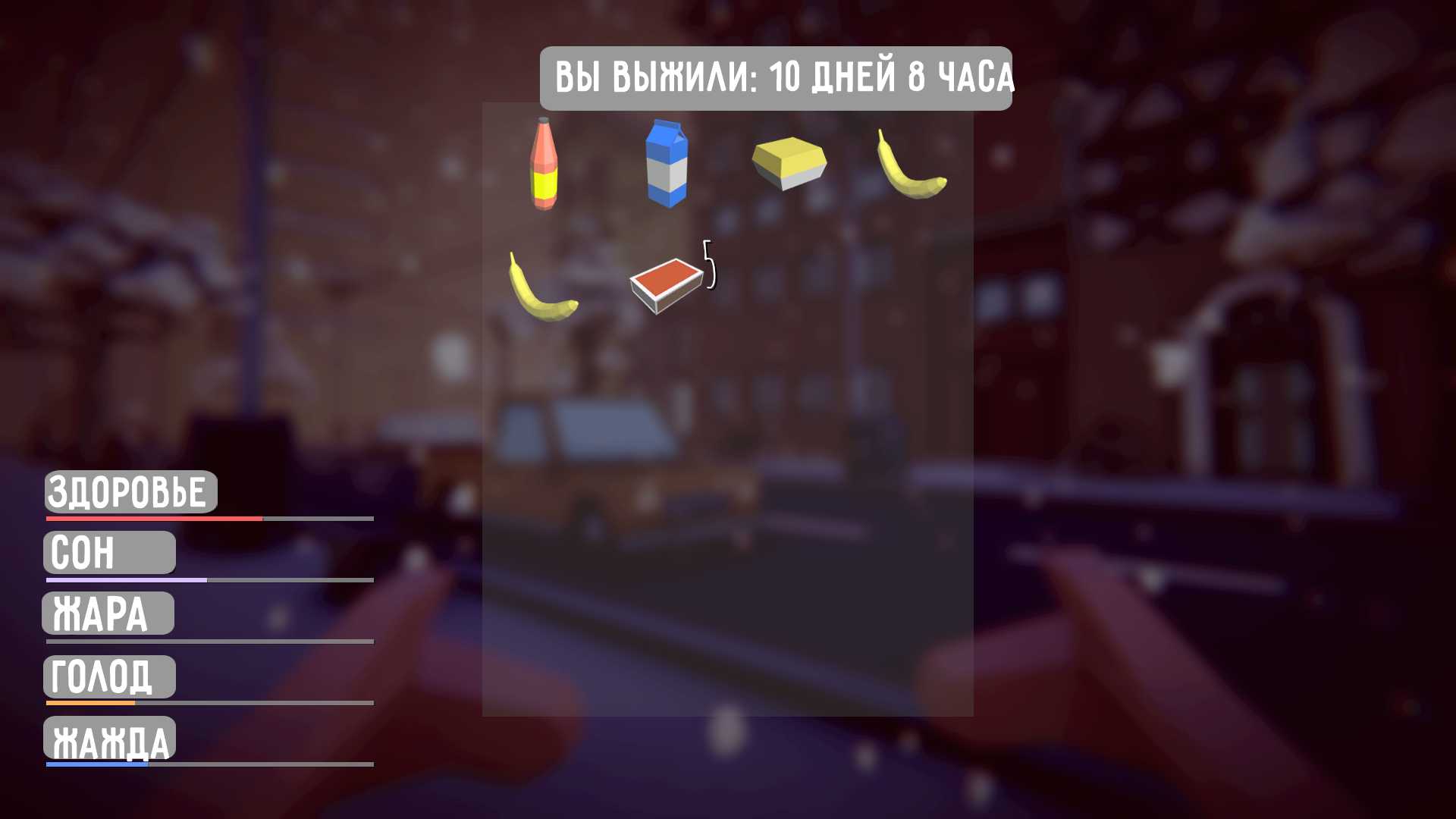This screenshot has width=1456, height=819.
Task: Click the ГОЛОД hunger label
Action: (x=108, y=676)
